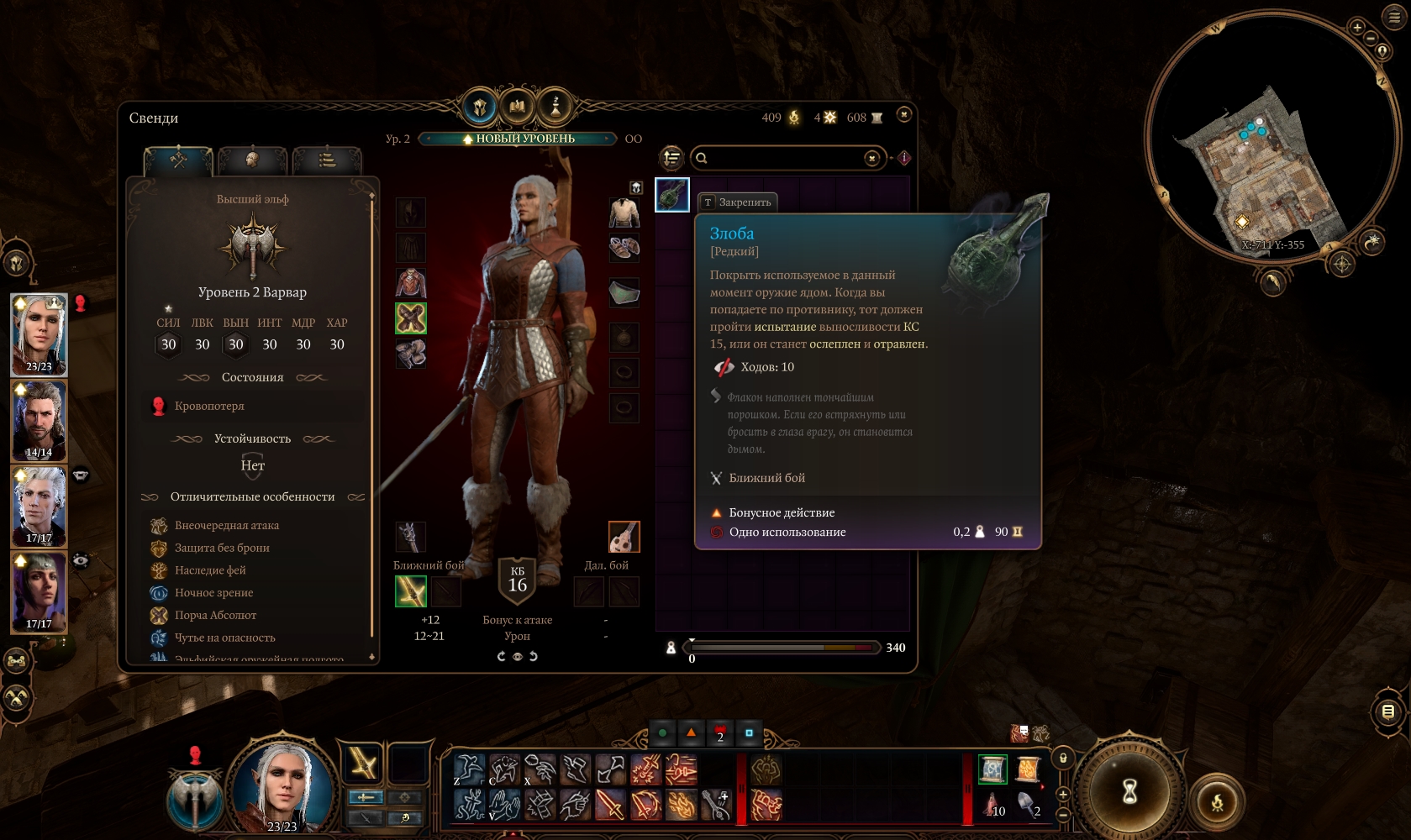The height and width of the screenshot is (840, 1411).
Task: Focus the inventory search field
Action: point(782,158)
